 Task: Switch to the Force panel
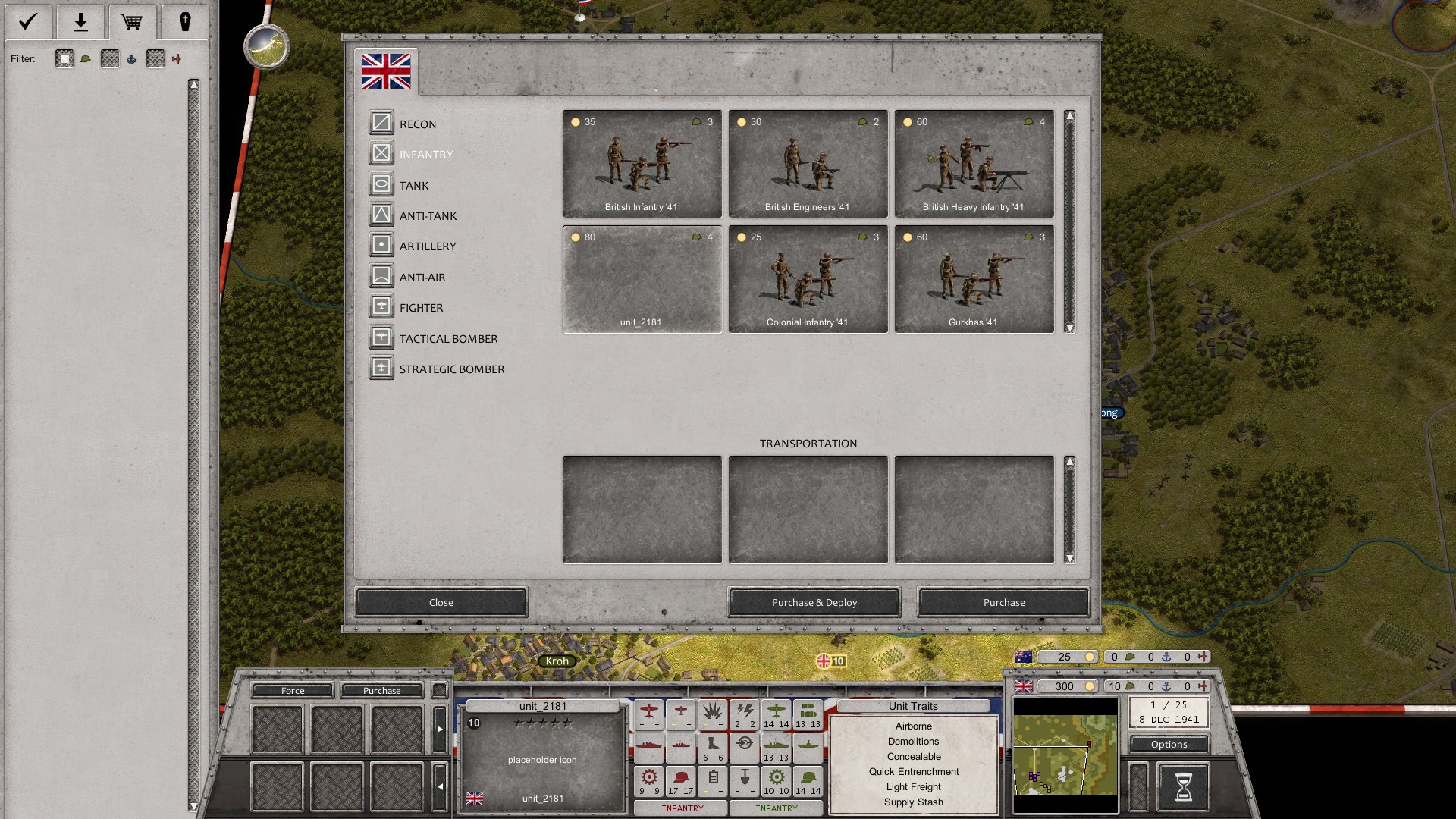(291, 691)
